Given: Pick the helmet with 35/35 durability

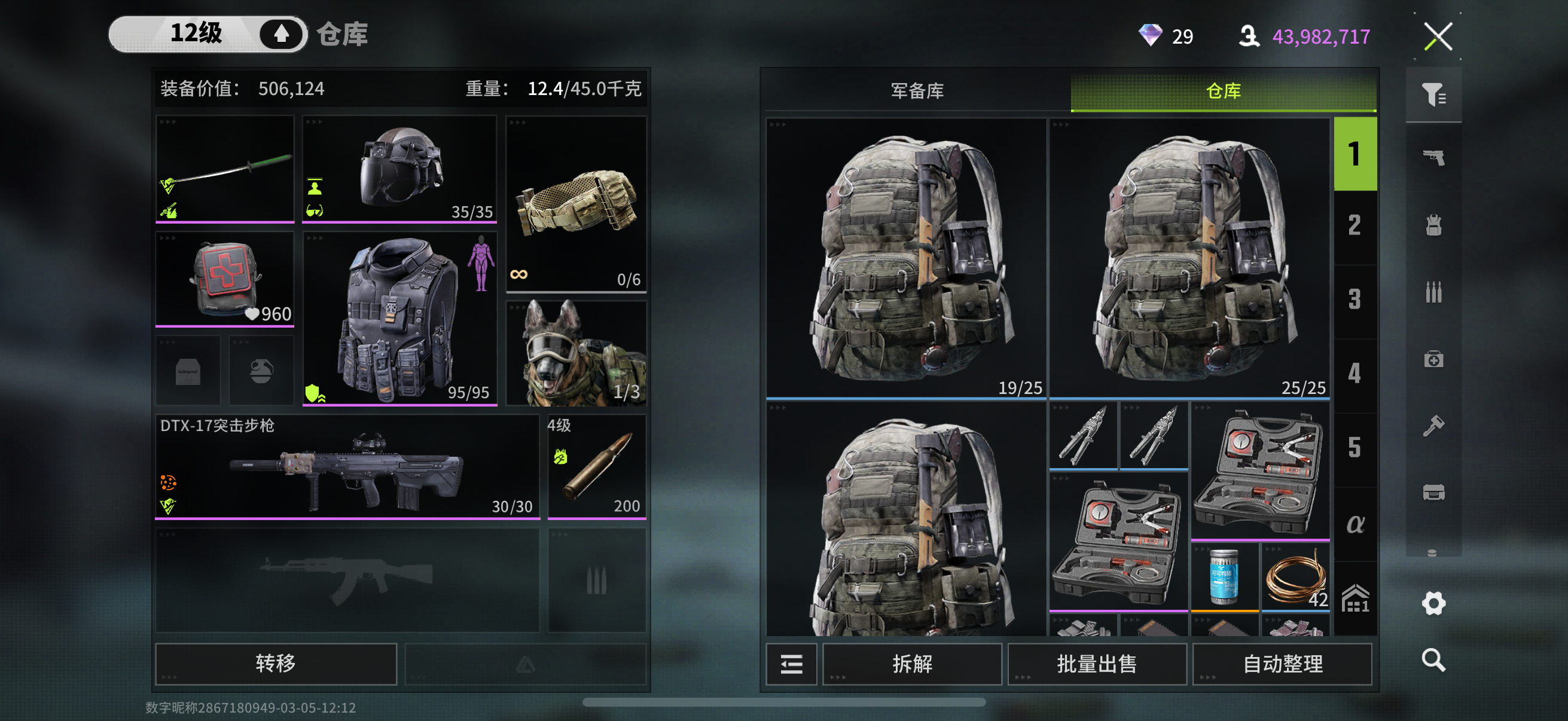Looking at the screenshot, I should click(x=399, y=169).
